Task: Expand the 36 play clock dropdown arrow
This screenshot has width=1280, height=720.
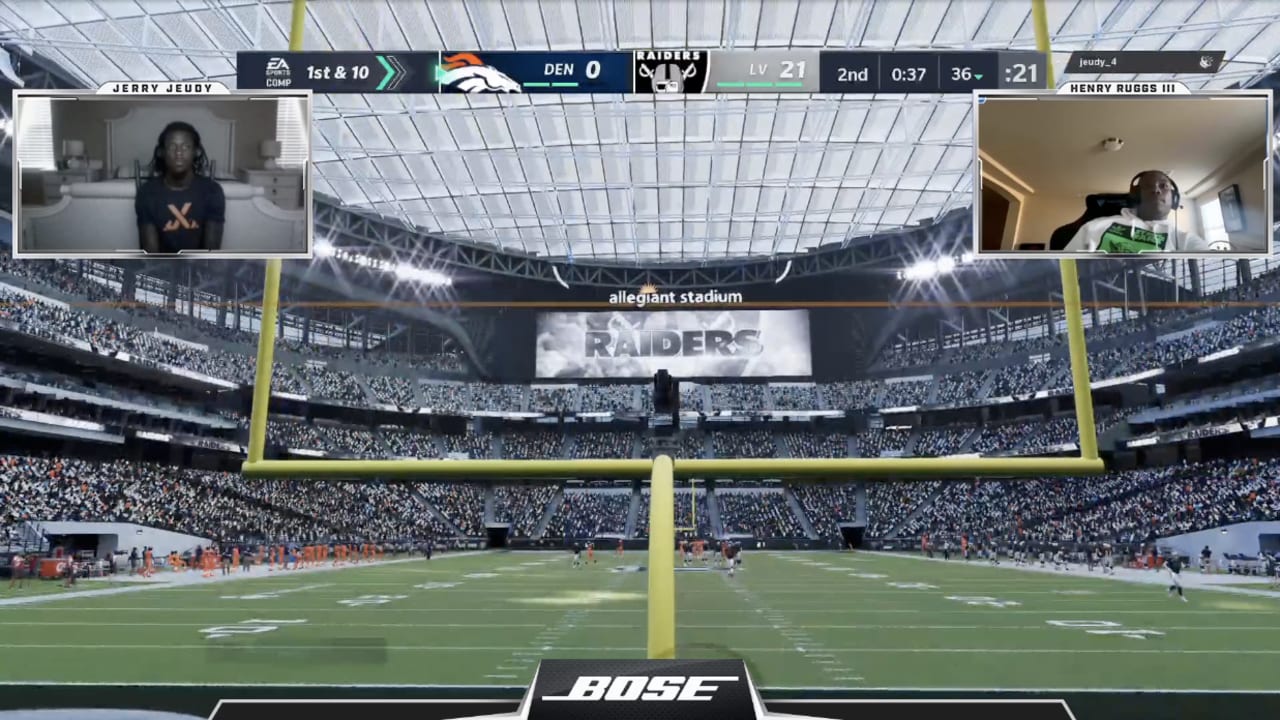Action: click(979, 76)
